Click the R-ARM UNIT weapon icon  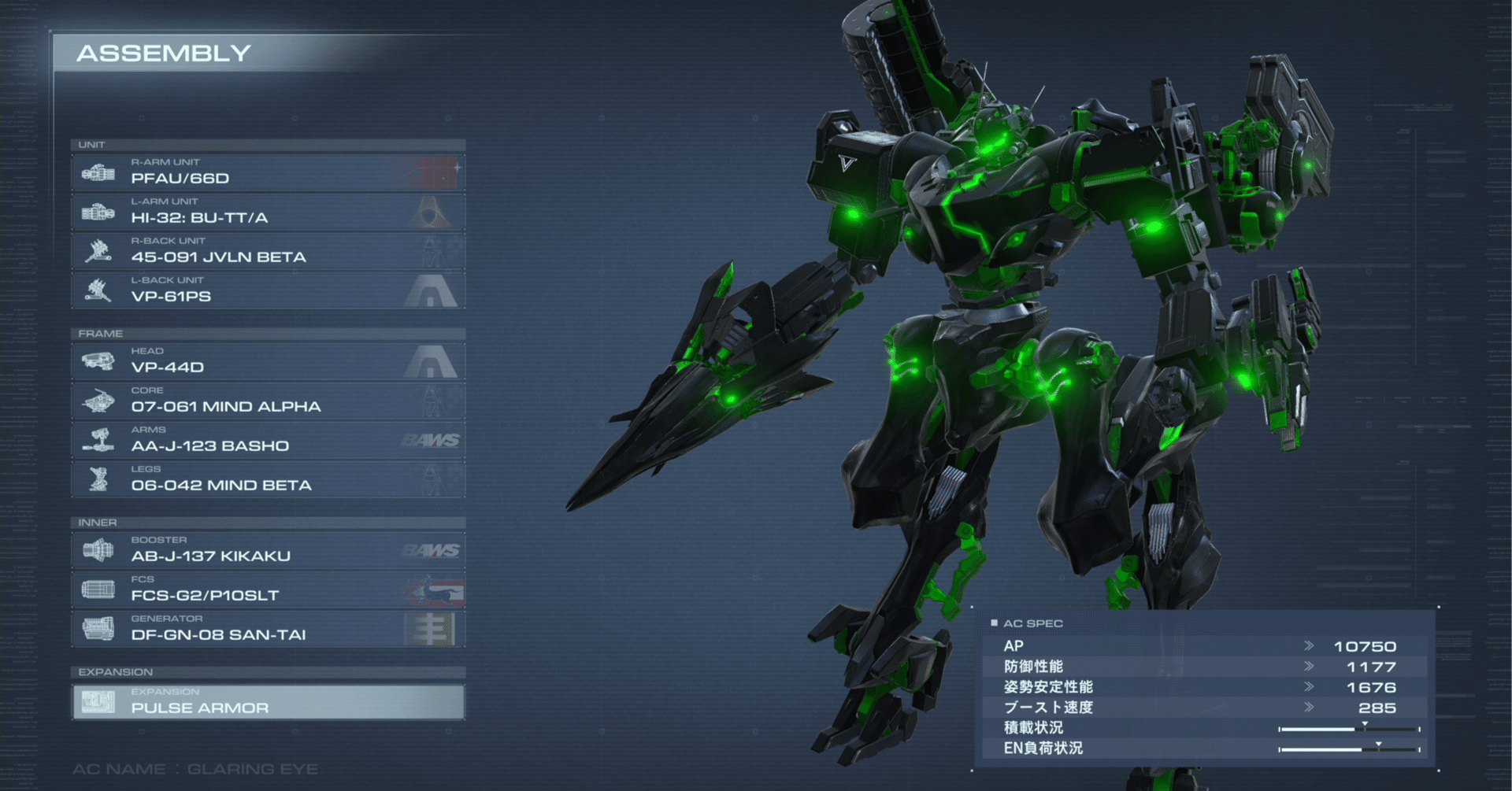[98, 172]
